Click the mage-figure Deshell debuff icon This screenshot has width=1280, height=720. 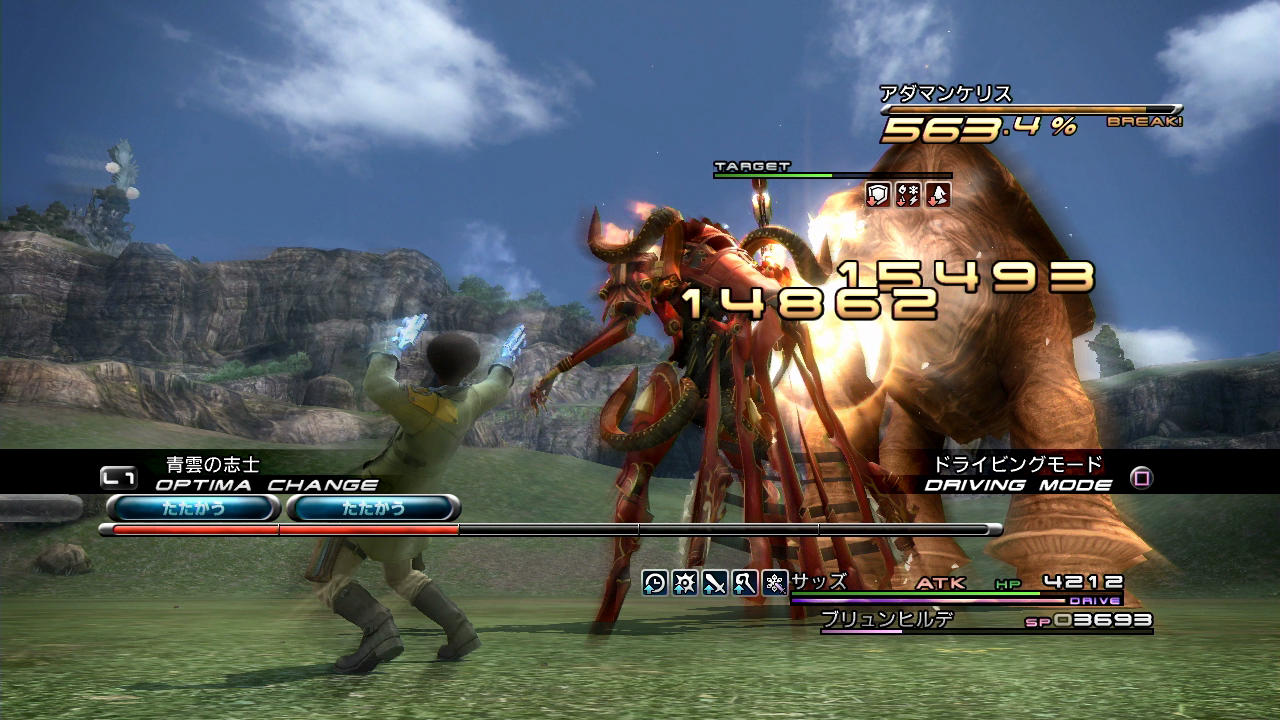[x=938, y=194]
